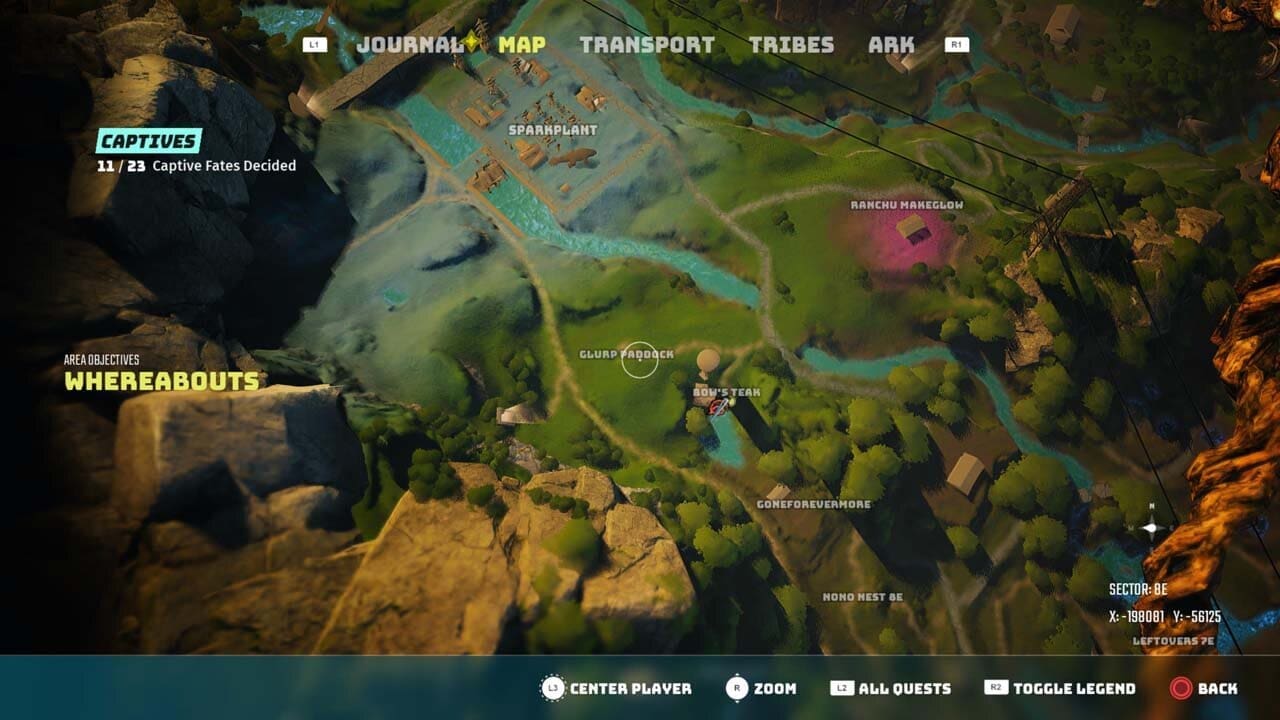This screenshot has width=1280, height=720.
Task: Click the Sector 8E coordinate readout
Action: [x=1139, y=589]
